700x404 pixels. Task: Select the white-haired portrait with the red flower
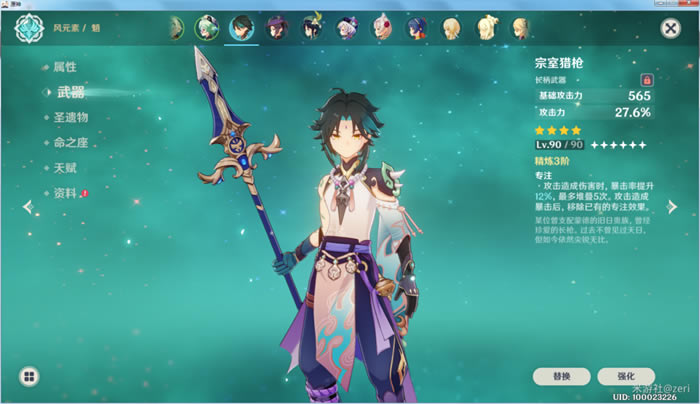382,27
